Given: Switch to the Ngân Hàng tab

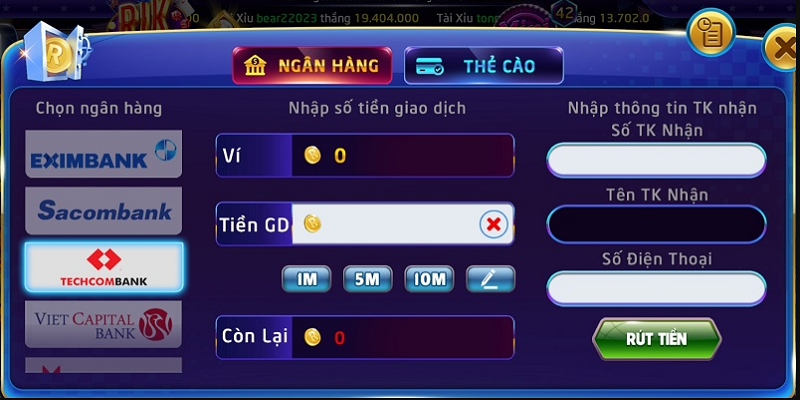Looking at the screenshot, I should tap(311, 66).
